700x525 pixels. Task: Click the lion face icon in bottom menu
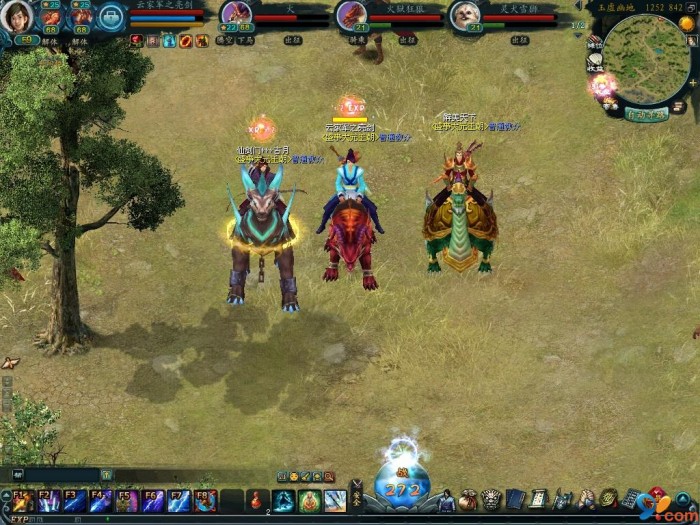click(x=491, y=499)
